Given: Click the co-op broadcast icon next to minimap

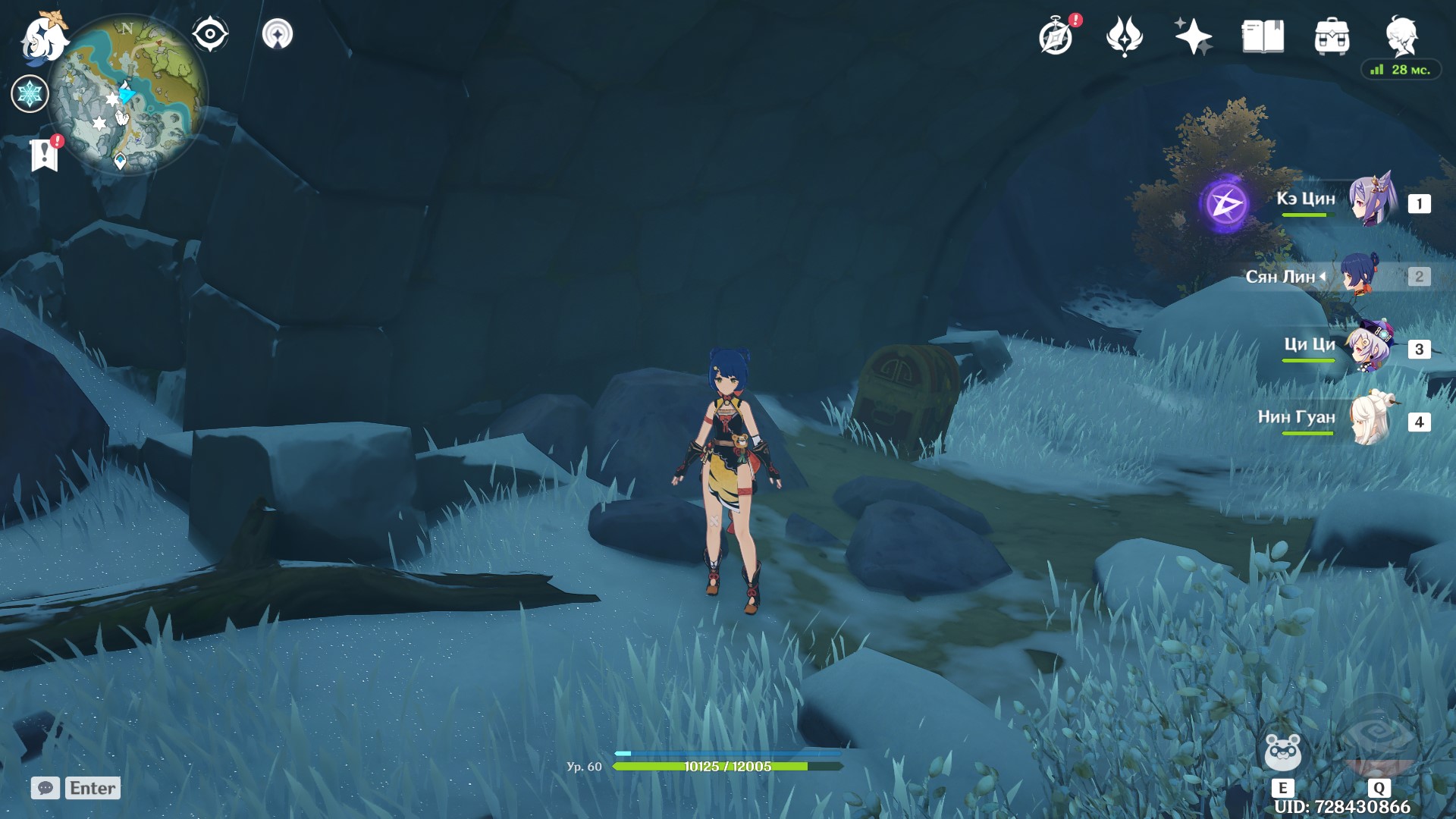Looking at the screenshot, I should coord(279,32).
